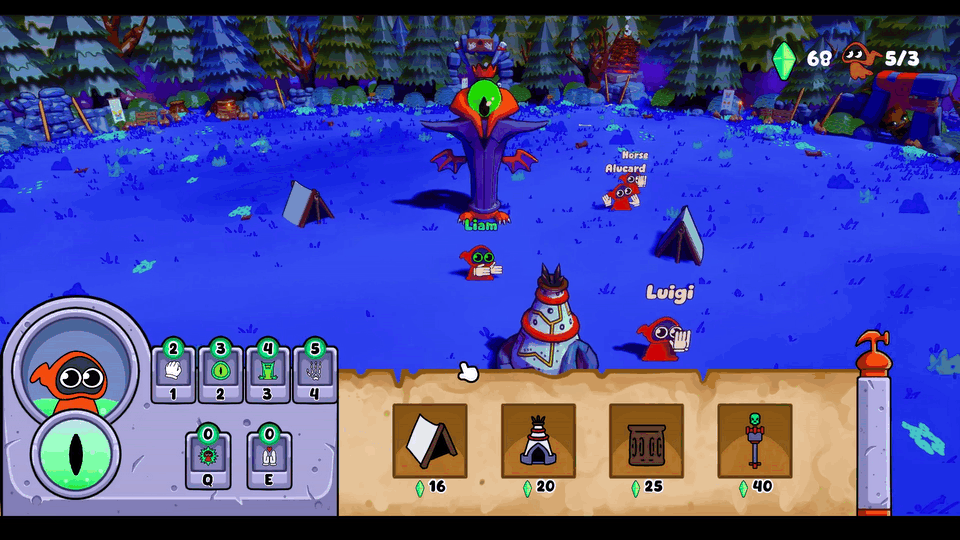Activate the E ability with the white figure
Viewport: 960px width, 540px height.
pos(269,458)
